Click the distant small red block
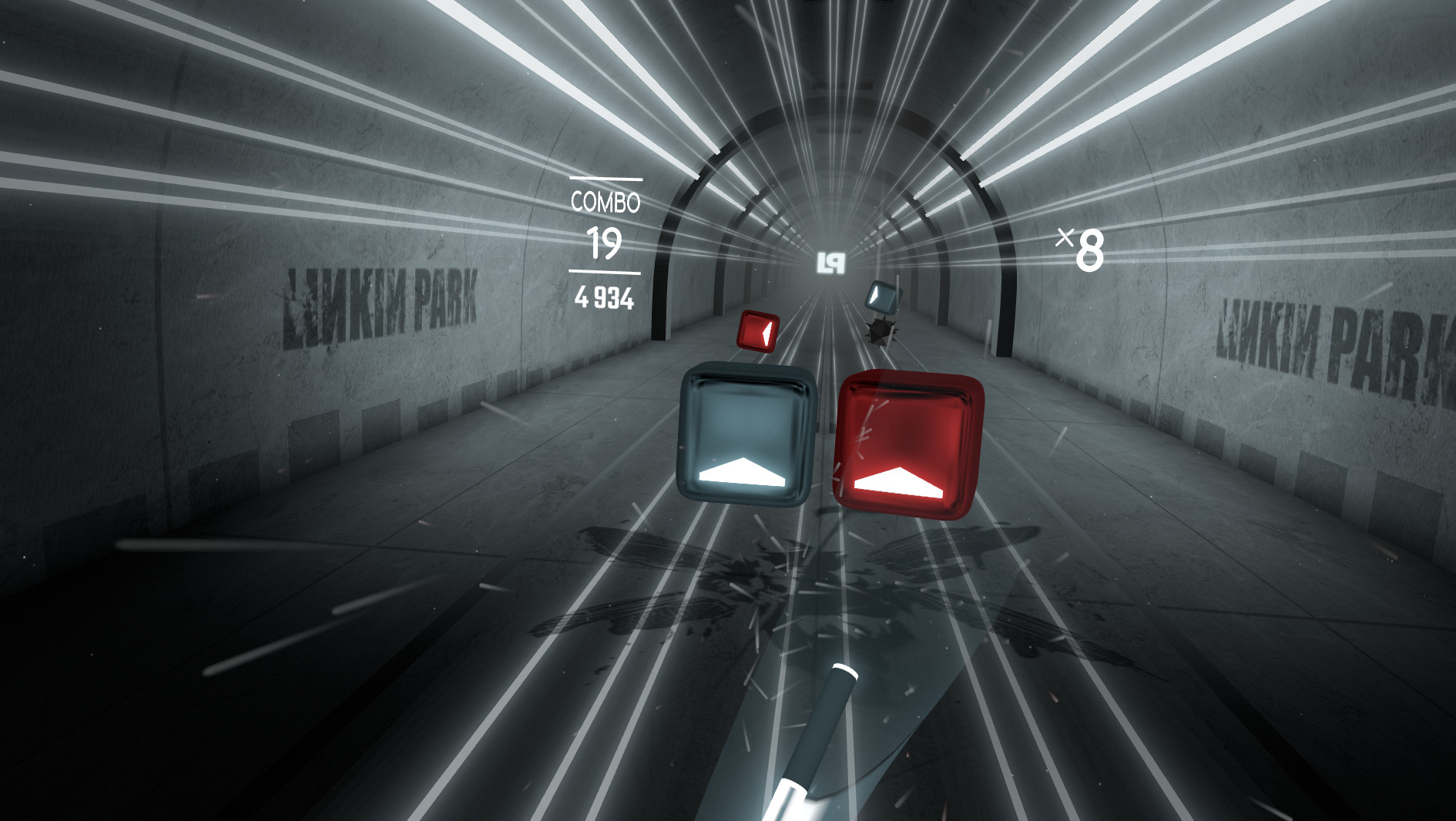Image resolution: width=1456 pixels, height=821 pixels. [x=757, y=333]
